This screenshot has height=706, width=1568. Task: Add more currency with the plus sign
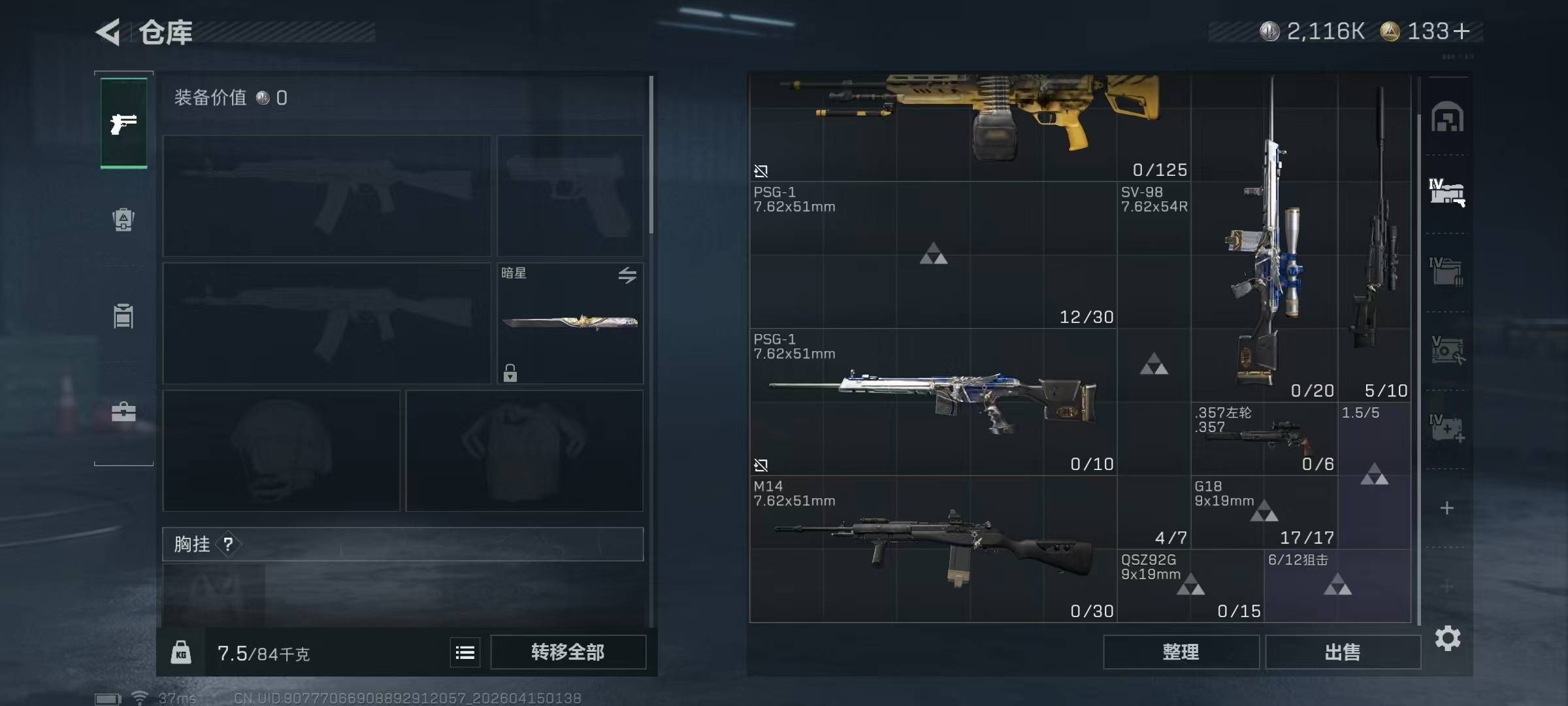1462,31
